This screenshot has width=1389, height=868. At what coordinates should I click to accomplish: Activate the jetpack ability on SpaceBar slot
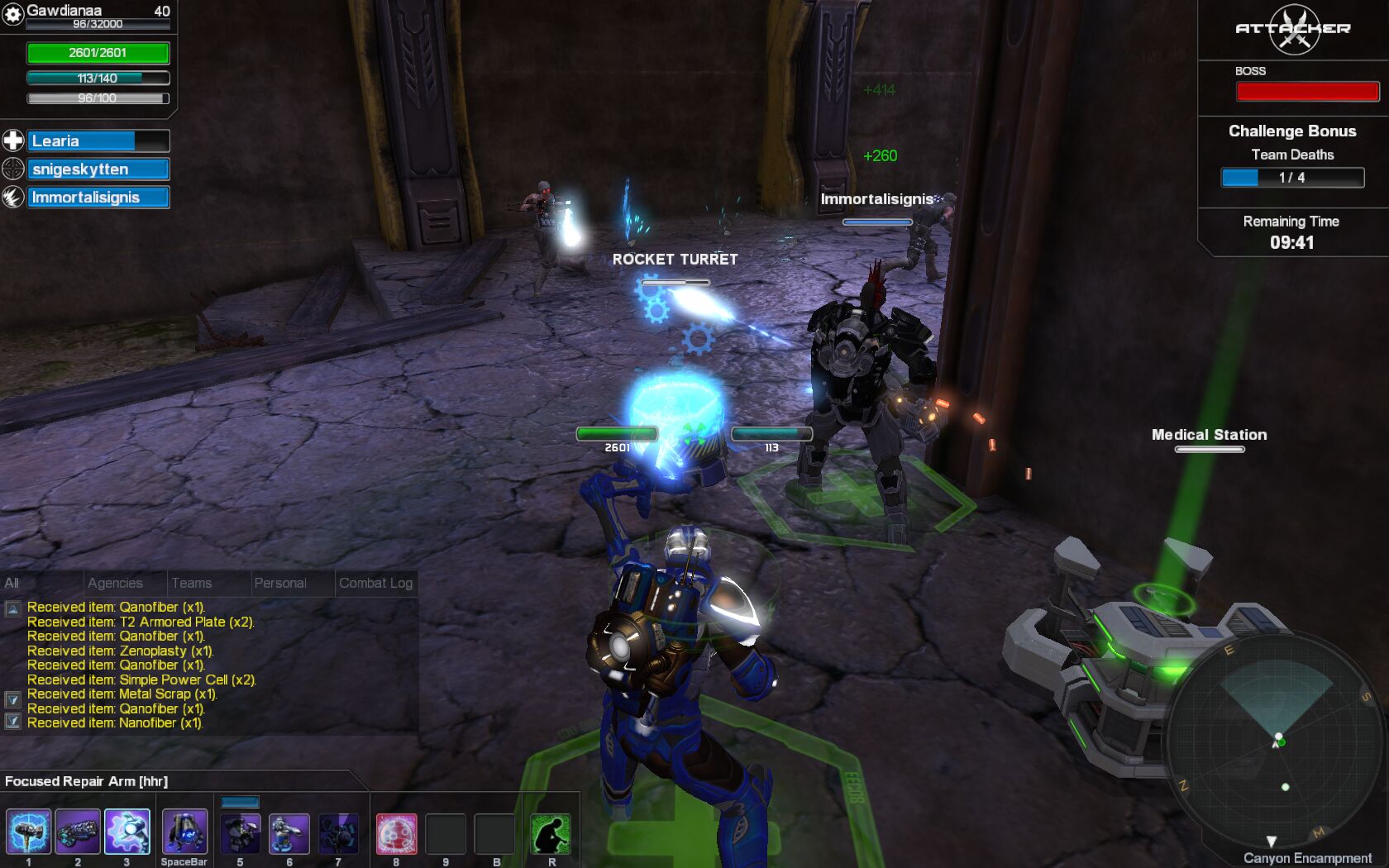click(x=184, y=832)
